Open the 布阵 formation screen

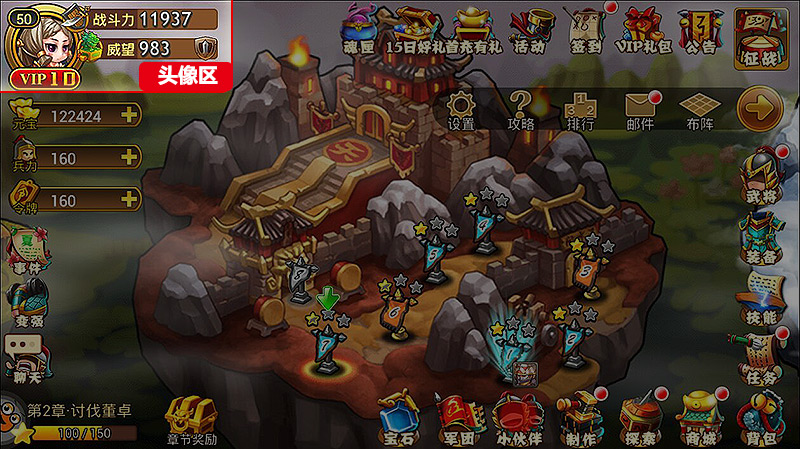(700, 109)
